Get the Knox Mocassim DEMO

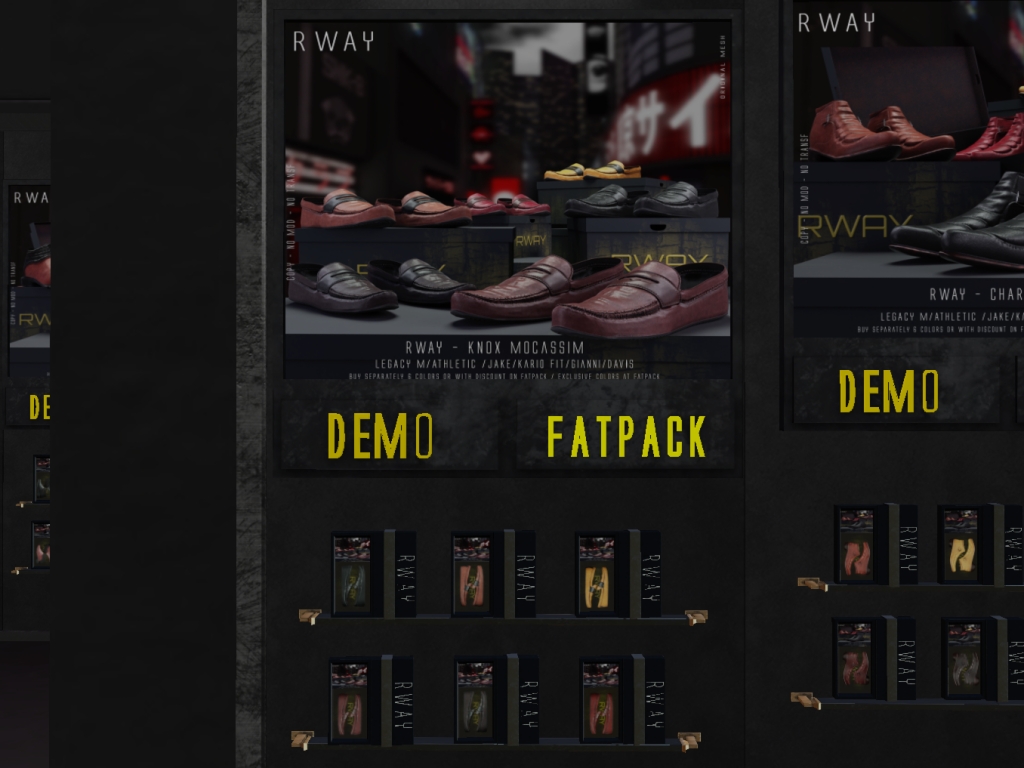(x=381, y=436)
